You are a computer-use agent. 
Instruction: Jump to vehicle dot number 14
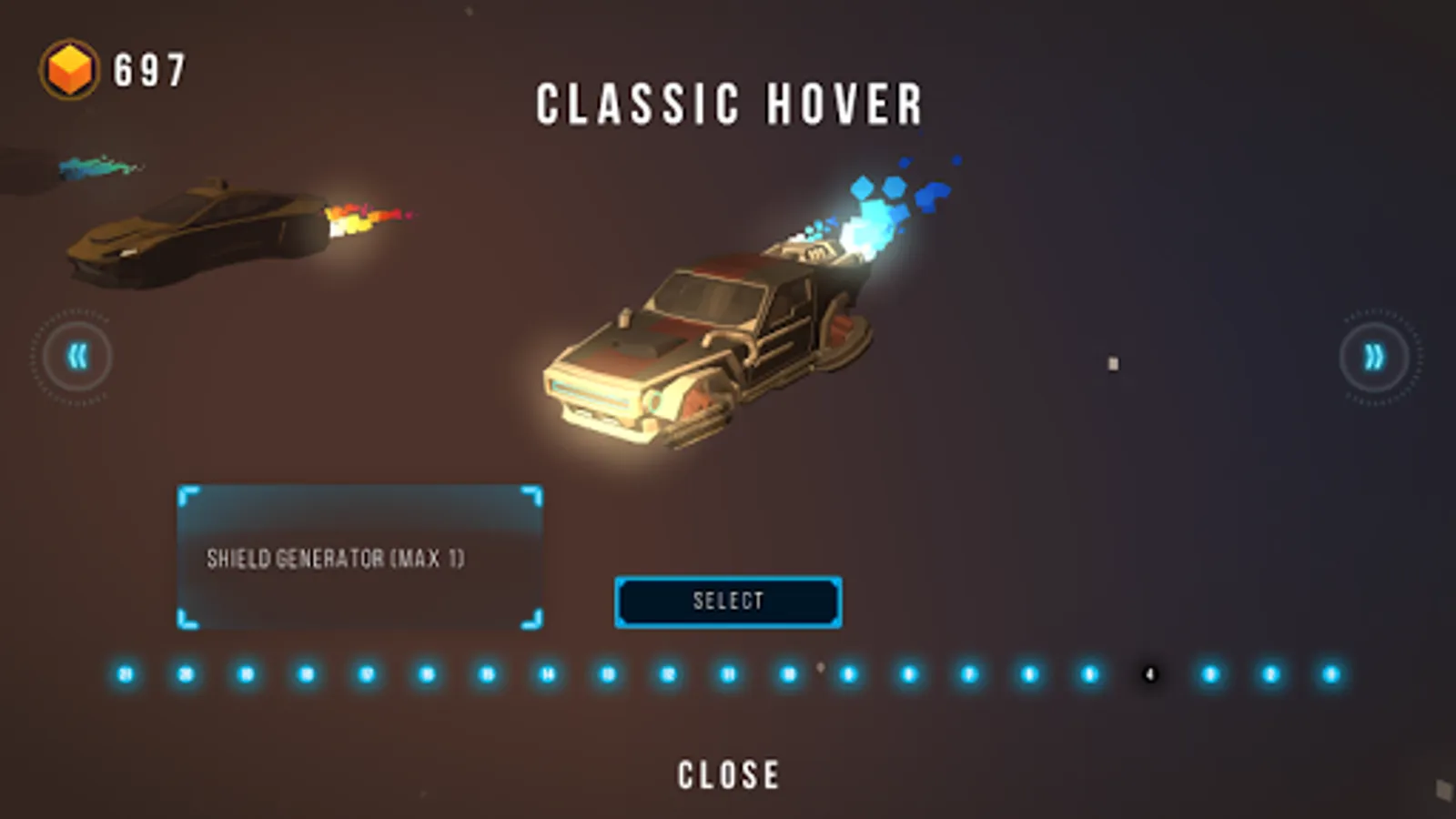point(548,674)
